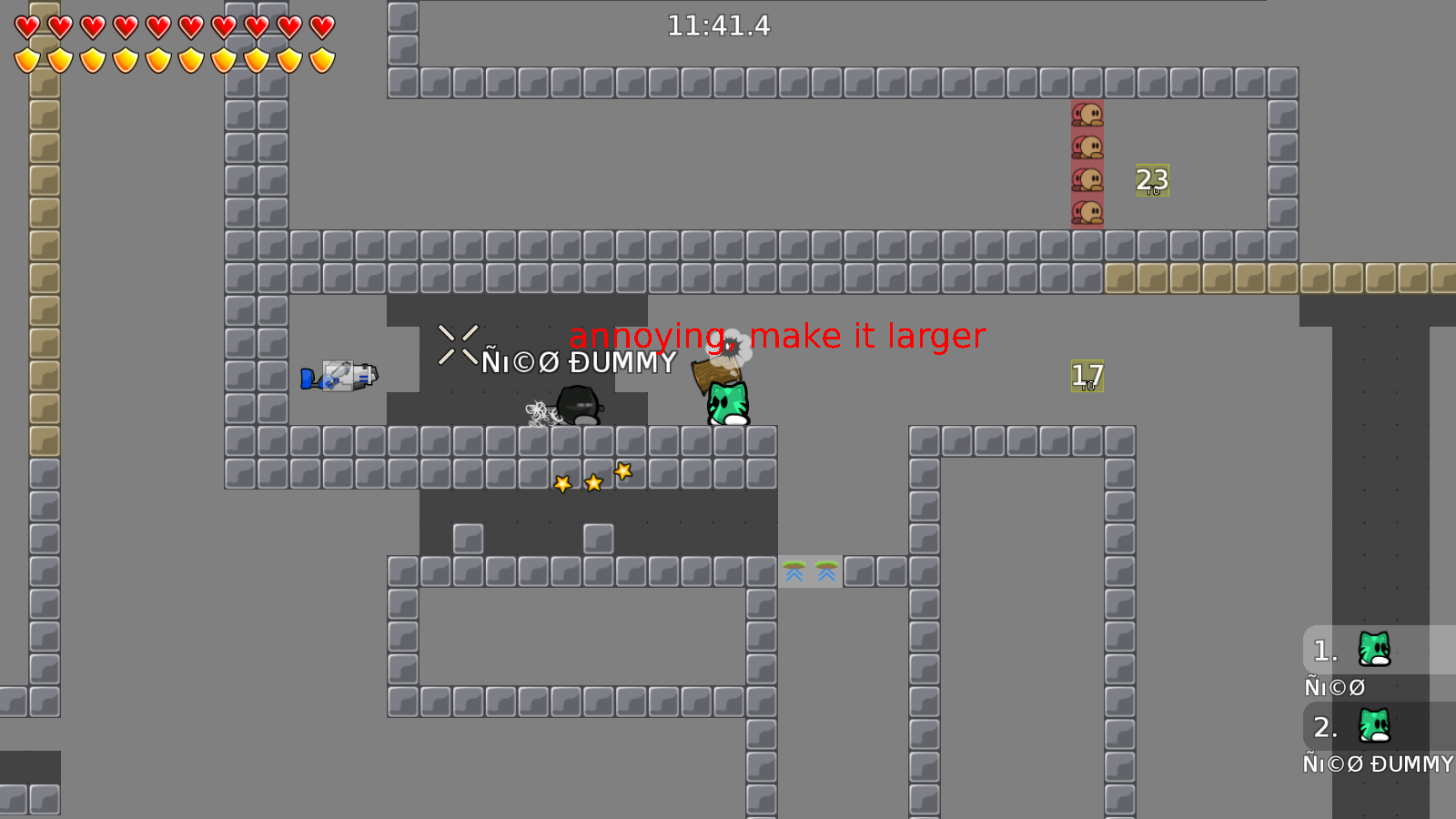Open the score badge showing 17
Viewport: 1456px width, 819px height.
tap(1086, 374)
